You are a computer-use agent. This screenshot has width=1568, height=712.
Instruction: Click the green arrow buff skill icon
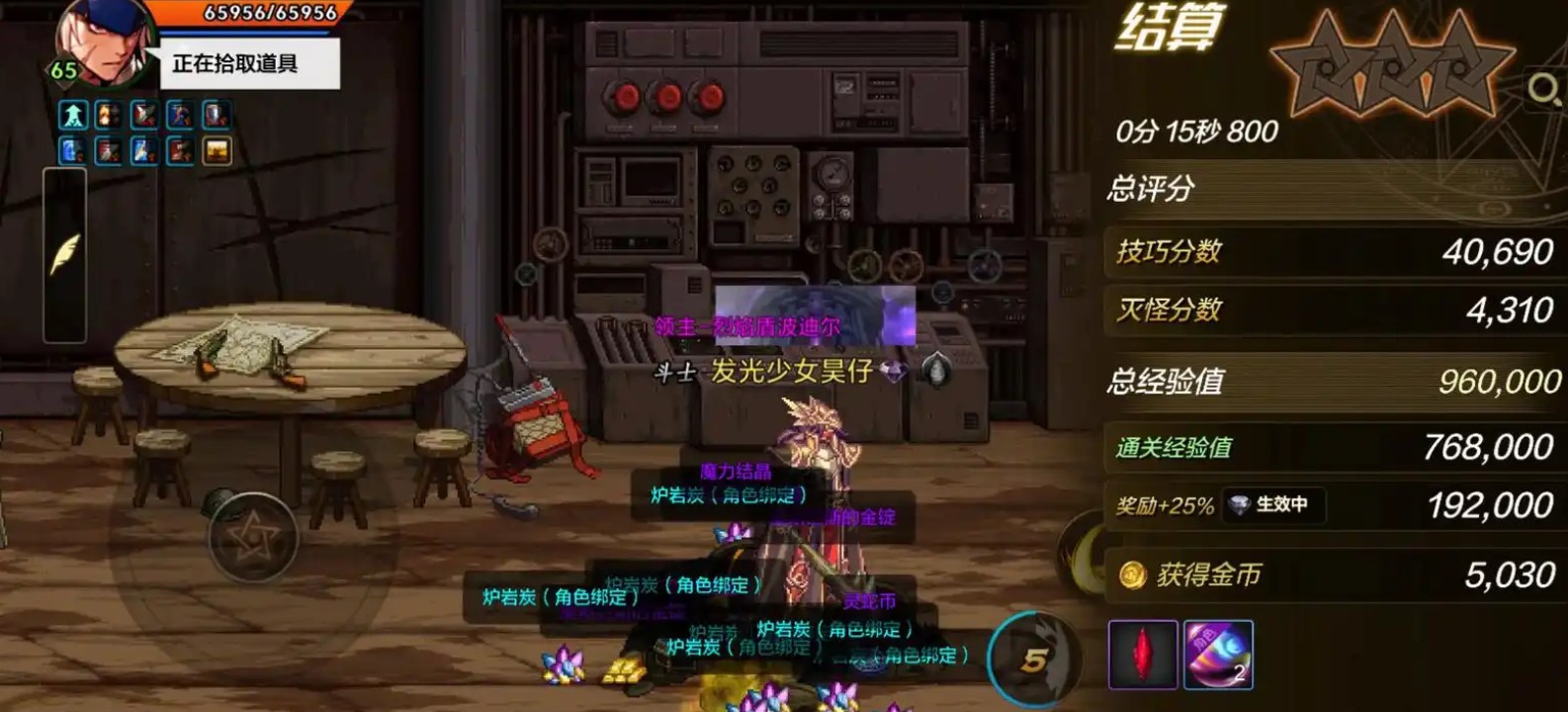(x=74, y=114)
